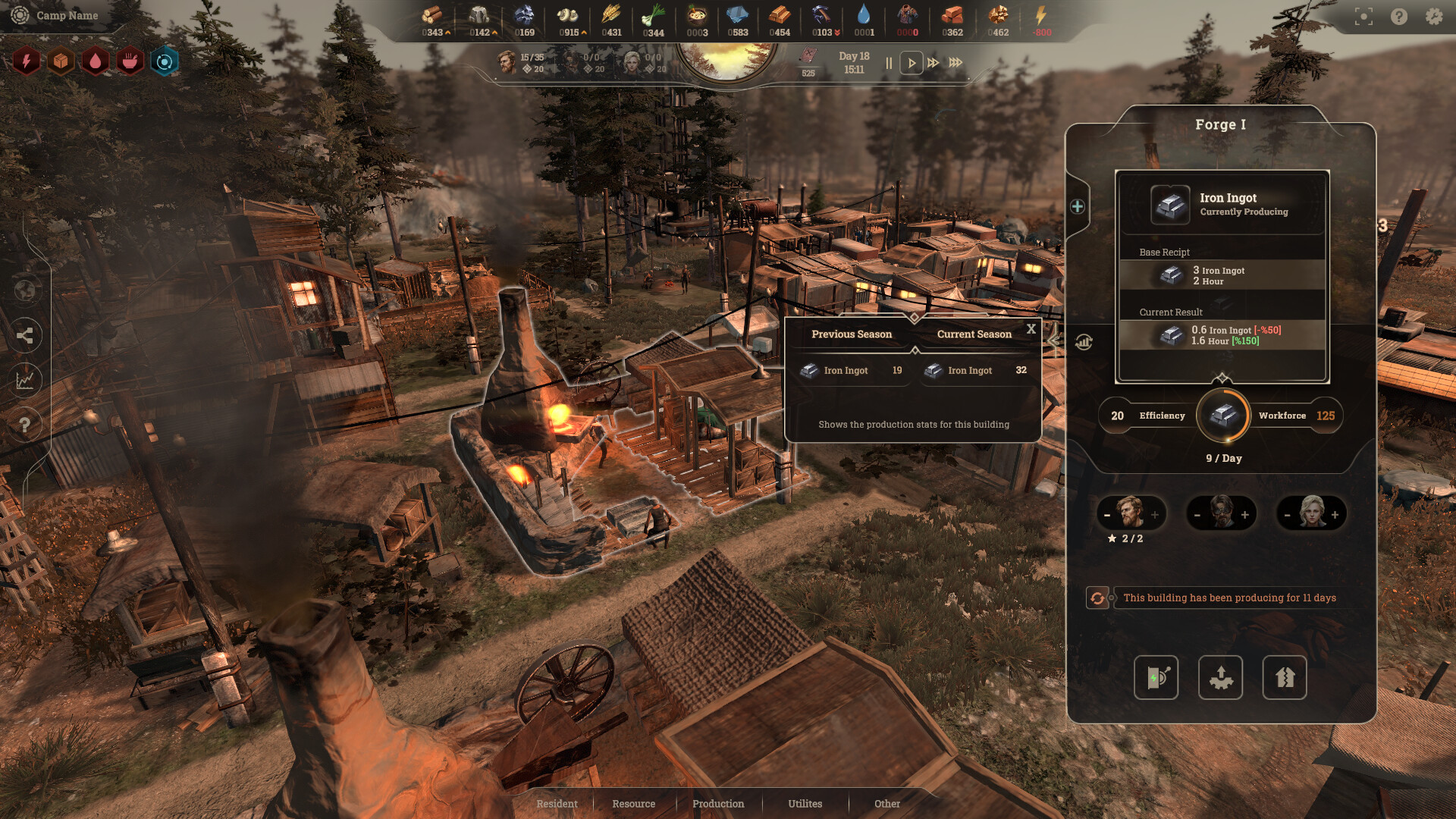Open the statistics graph icon on left sidebar

point(27,381)
